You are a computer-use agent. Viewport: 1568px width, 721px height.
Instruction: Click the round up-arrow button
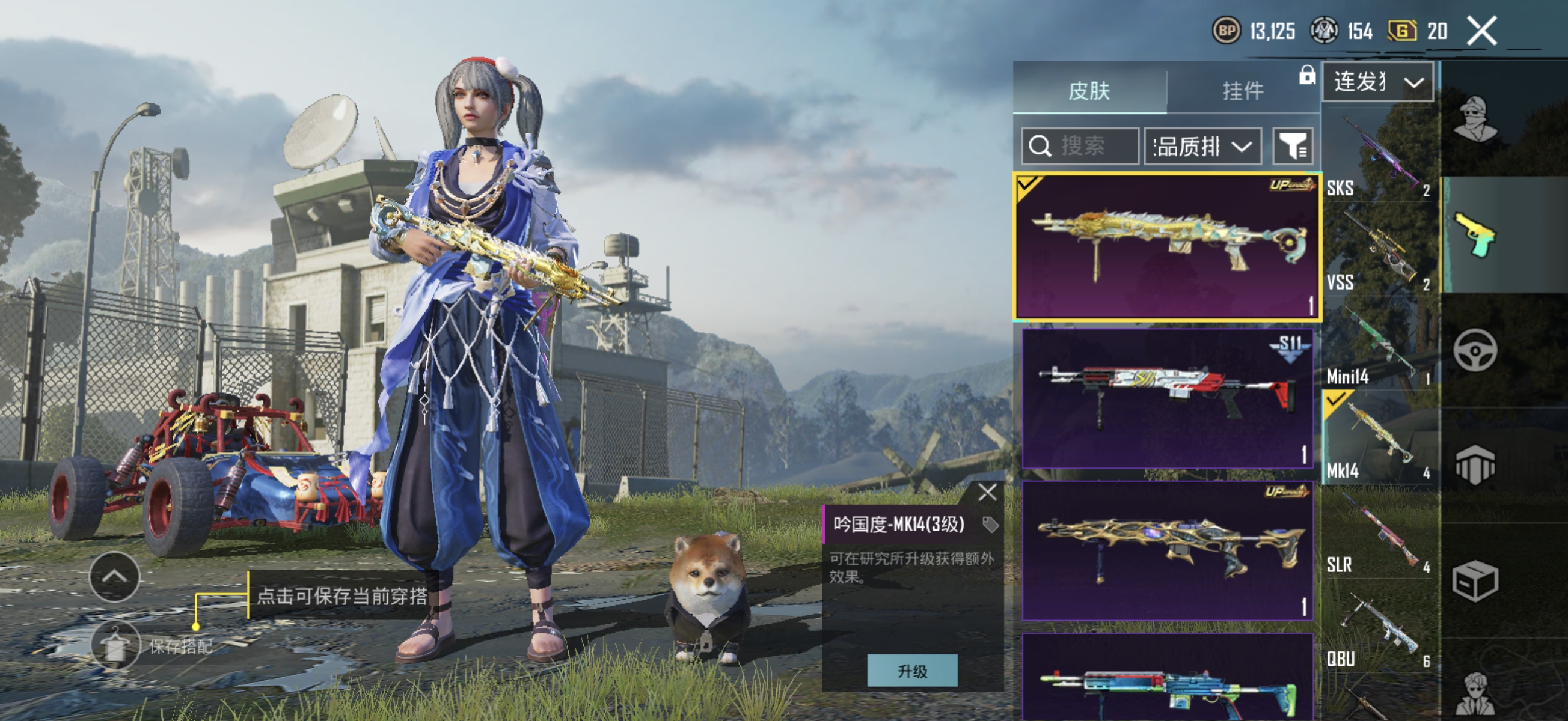pos(114,577)
